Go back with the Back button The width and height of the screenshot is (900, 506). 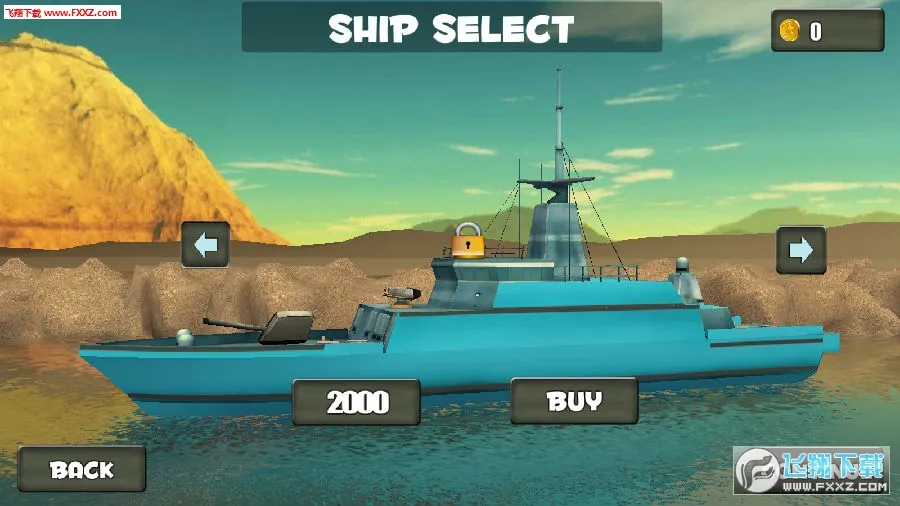tap(82, 468)
